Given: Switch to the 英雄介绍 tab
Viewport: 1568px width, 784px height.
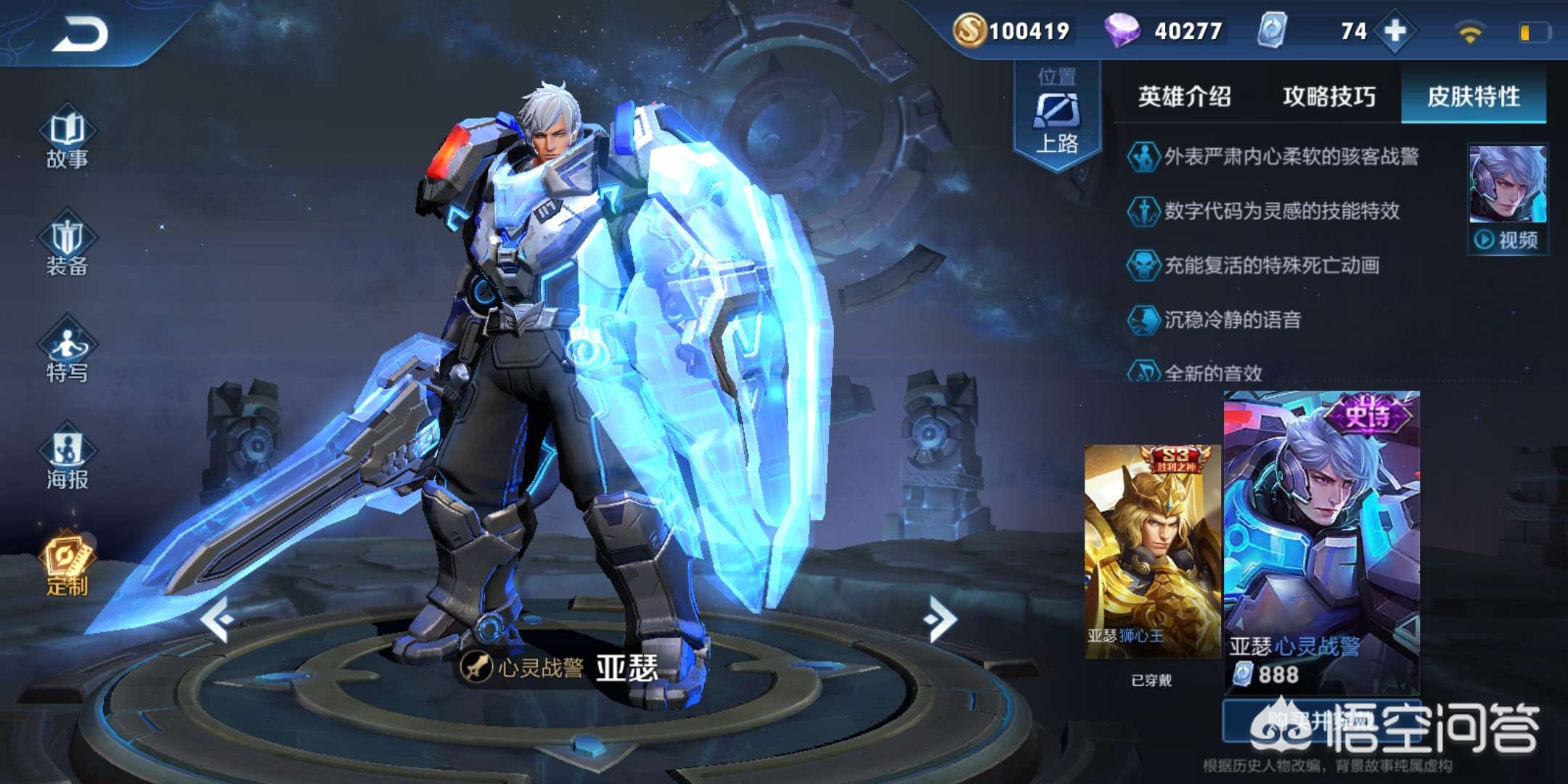Looking at the screenshot, I should (1184, 97).
